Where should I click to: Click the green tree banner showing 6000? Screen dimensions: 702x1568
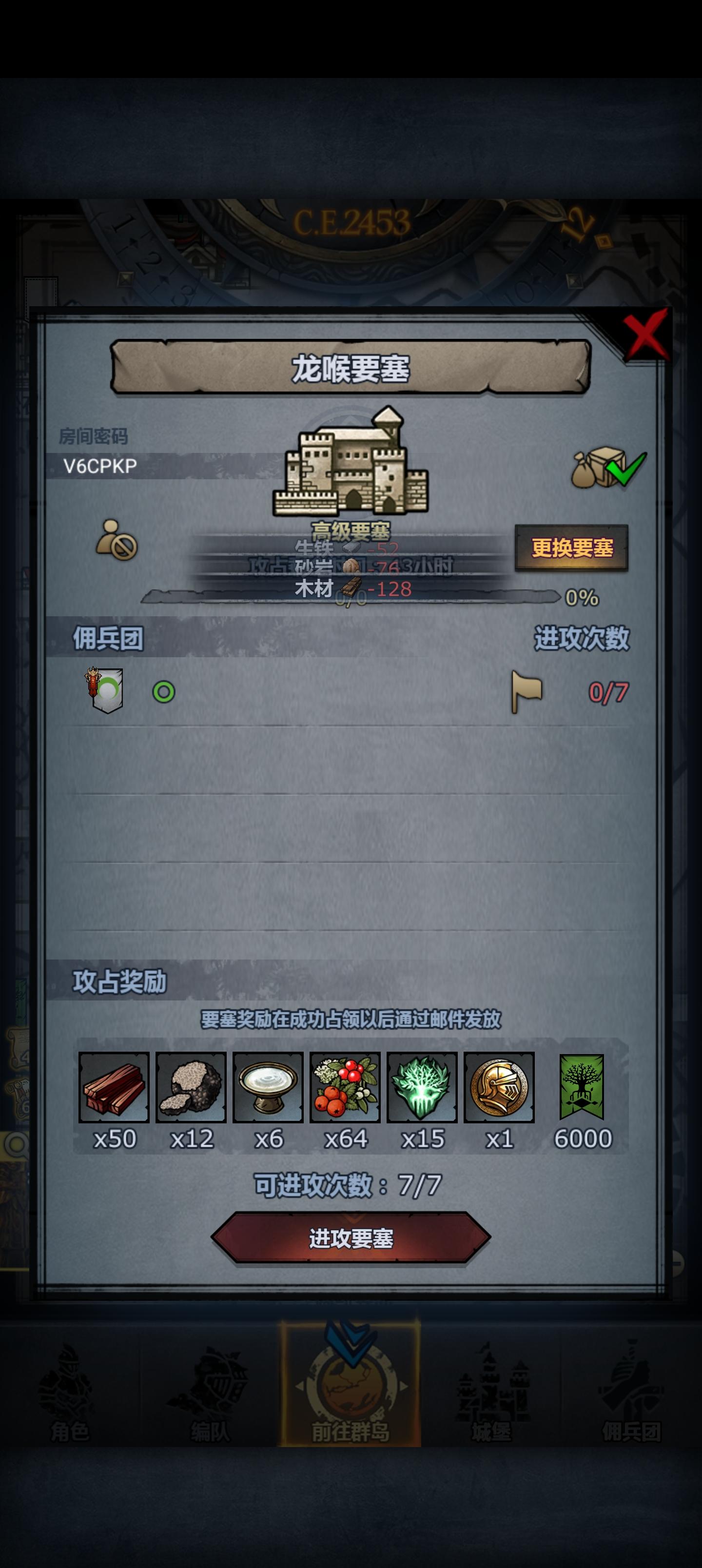[x=583, y=1090]
